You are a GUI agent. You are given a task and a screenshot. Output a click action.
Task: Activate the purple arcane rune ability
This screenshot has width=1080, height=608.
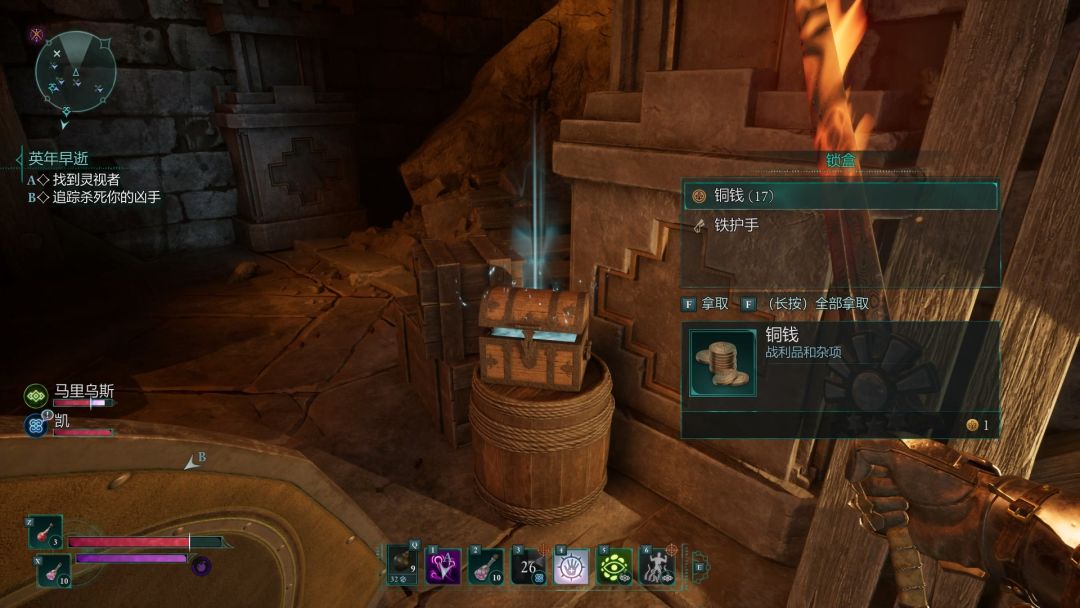pyautogui.click(x=443, y=568)
